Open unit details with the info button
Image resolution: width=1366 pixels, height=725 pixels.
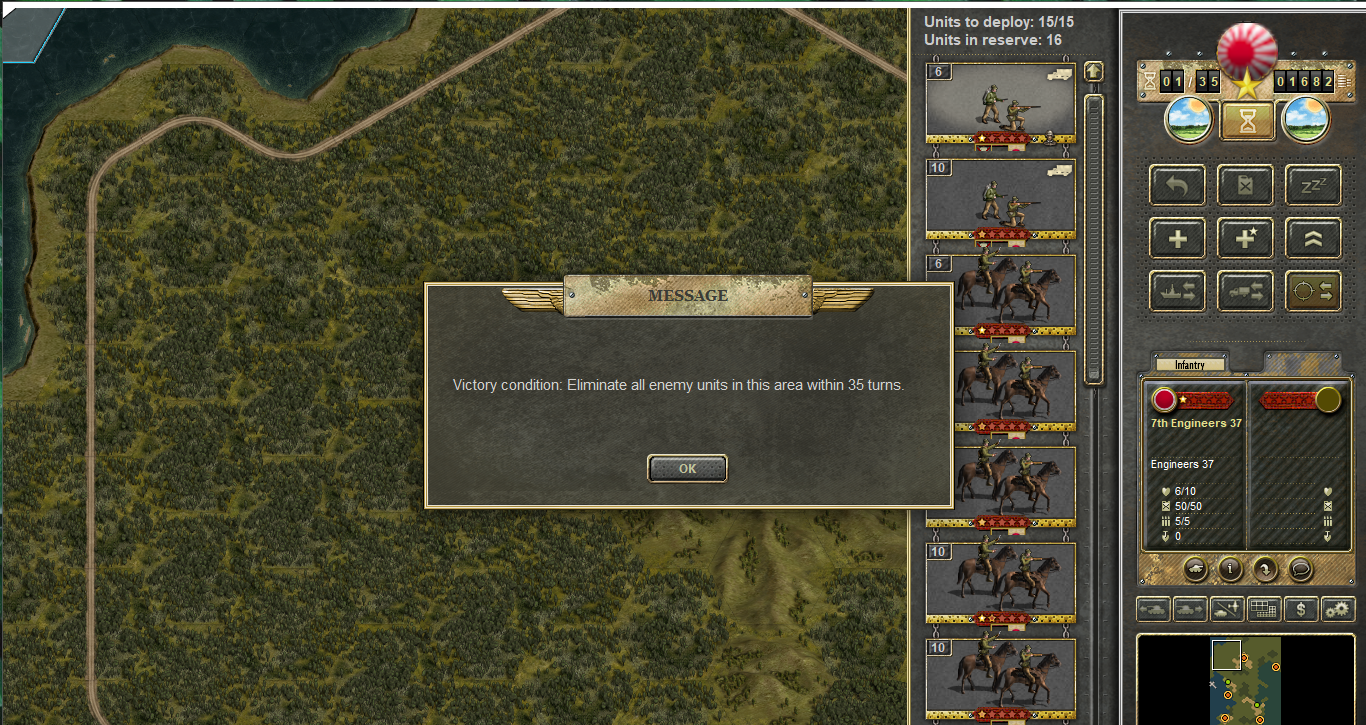[x=1229, y=569]
